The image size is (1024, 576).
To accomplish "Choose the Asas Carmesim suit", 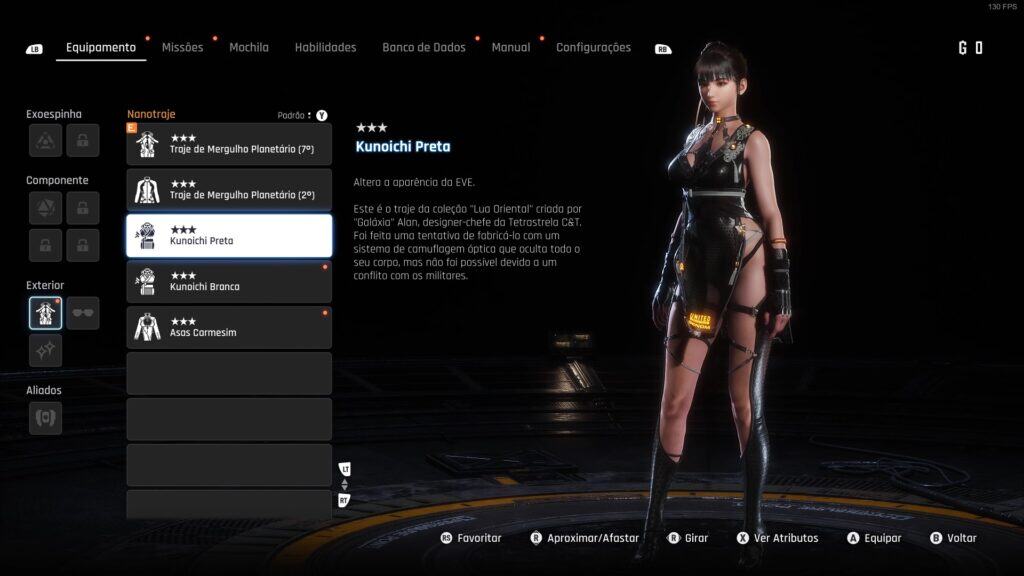I will [229, 328].
